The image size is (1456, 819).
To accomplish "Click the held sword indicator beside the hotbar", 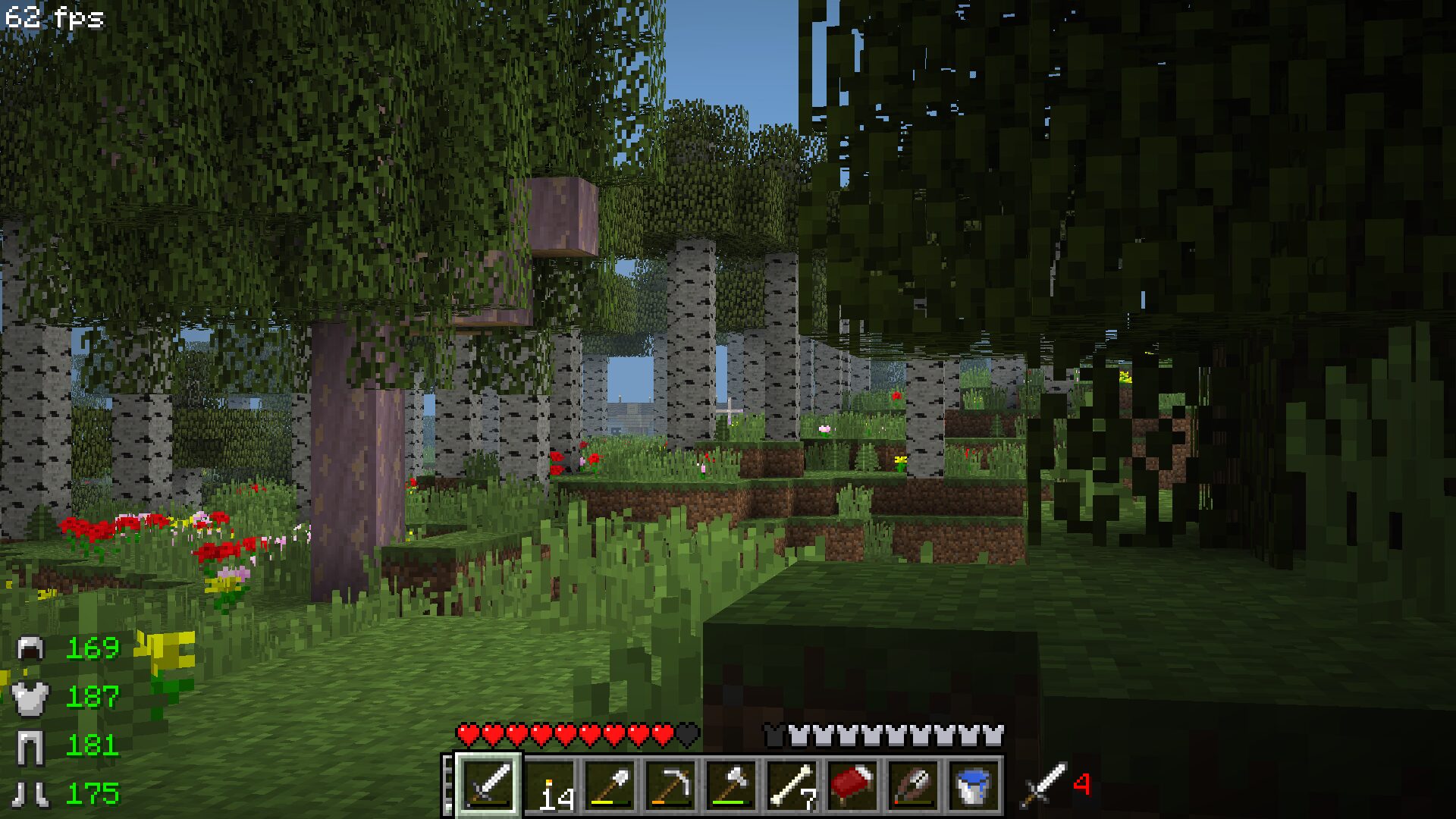I will click(x=1044, y=785).
